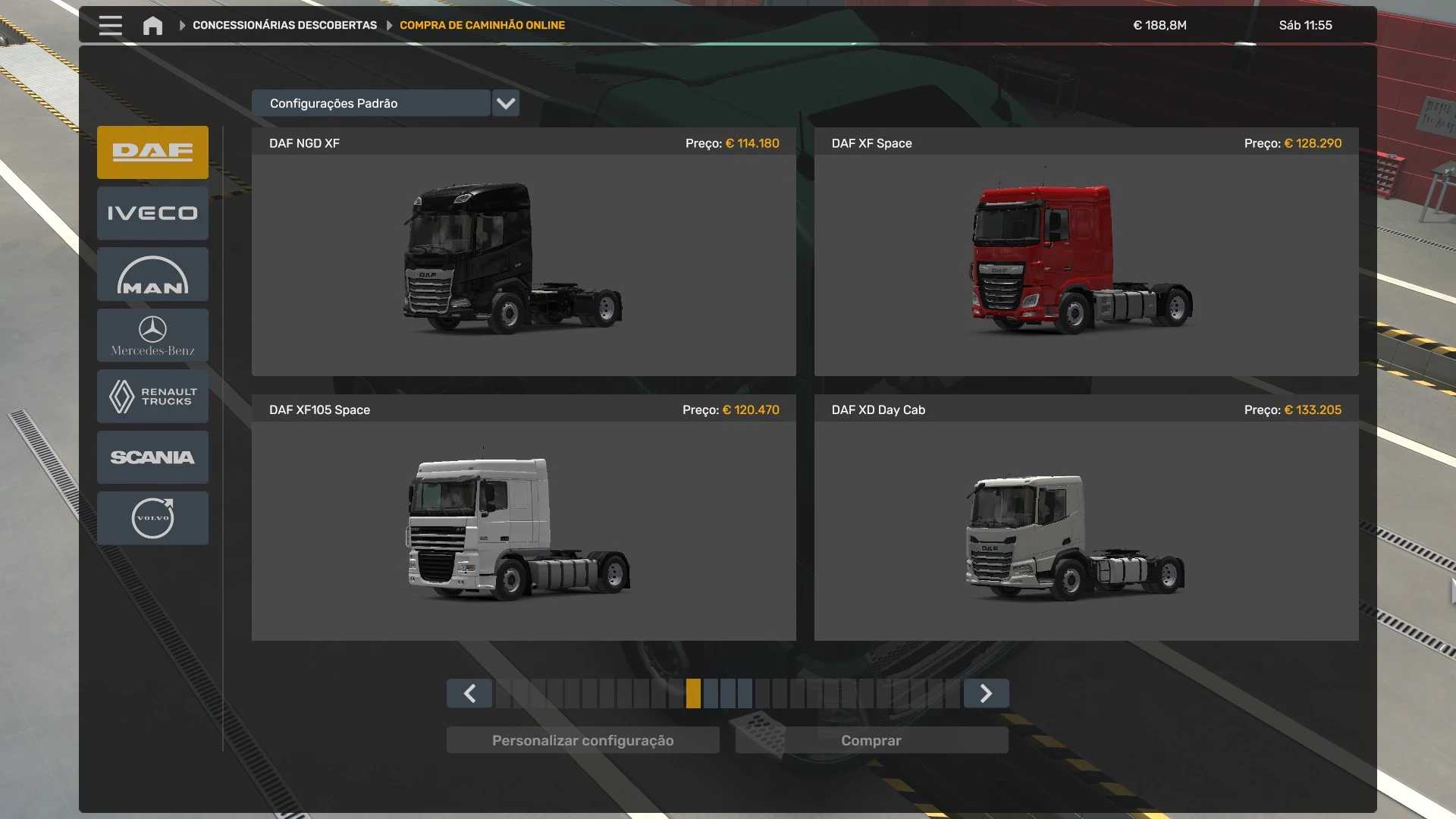Expand the Configurações Padrão dropdown

point(505,104)
